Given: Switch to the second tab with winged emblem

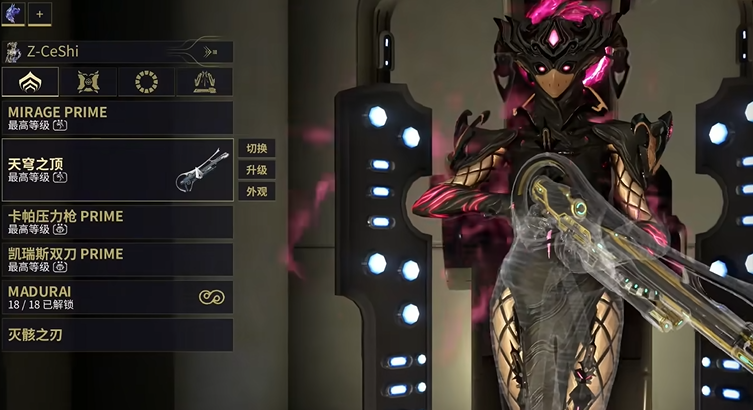Looking at the screenshot, I should point(88,82).
